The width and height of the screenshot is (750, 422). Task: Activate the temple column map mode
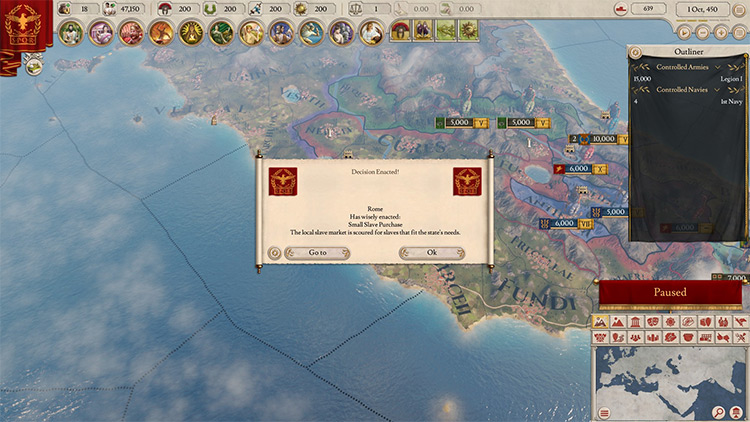634,322
